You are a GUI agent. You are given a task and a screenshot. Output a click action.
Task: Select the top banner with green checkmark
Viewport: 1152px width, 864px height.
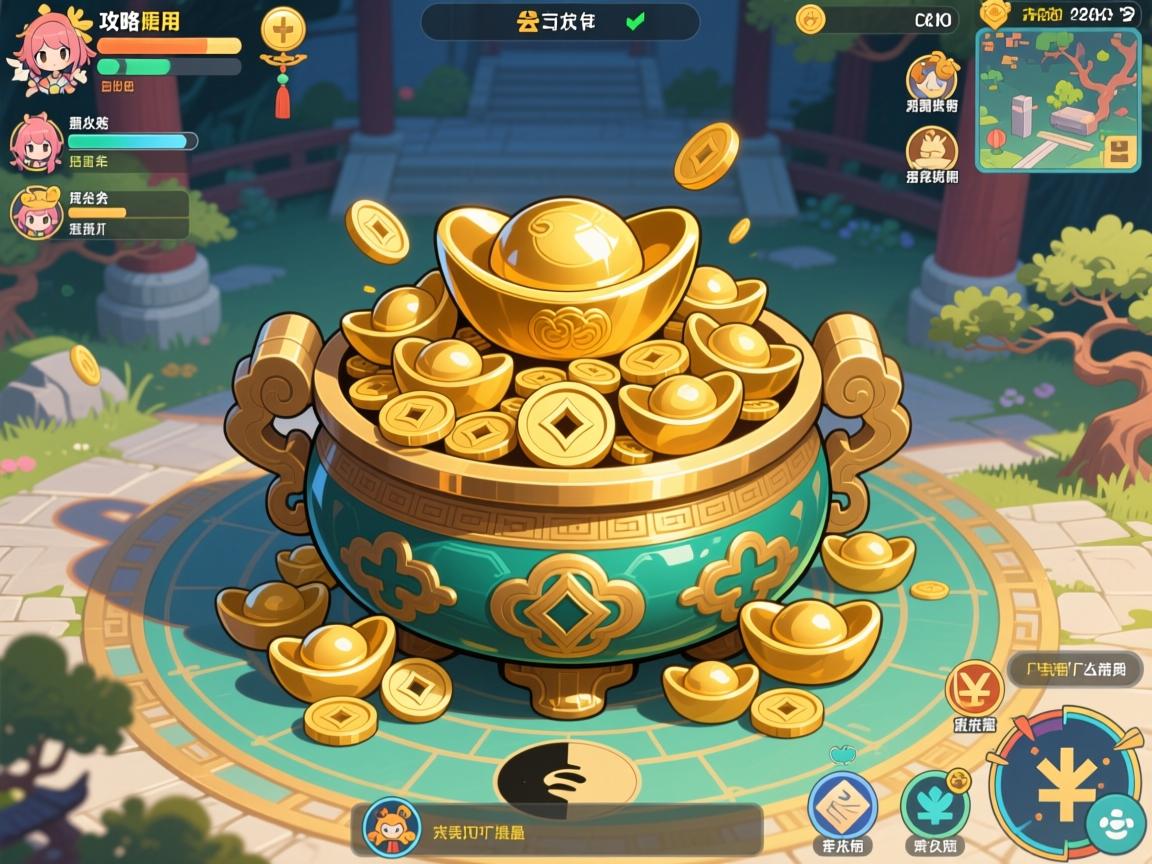pos(559,21)
